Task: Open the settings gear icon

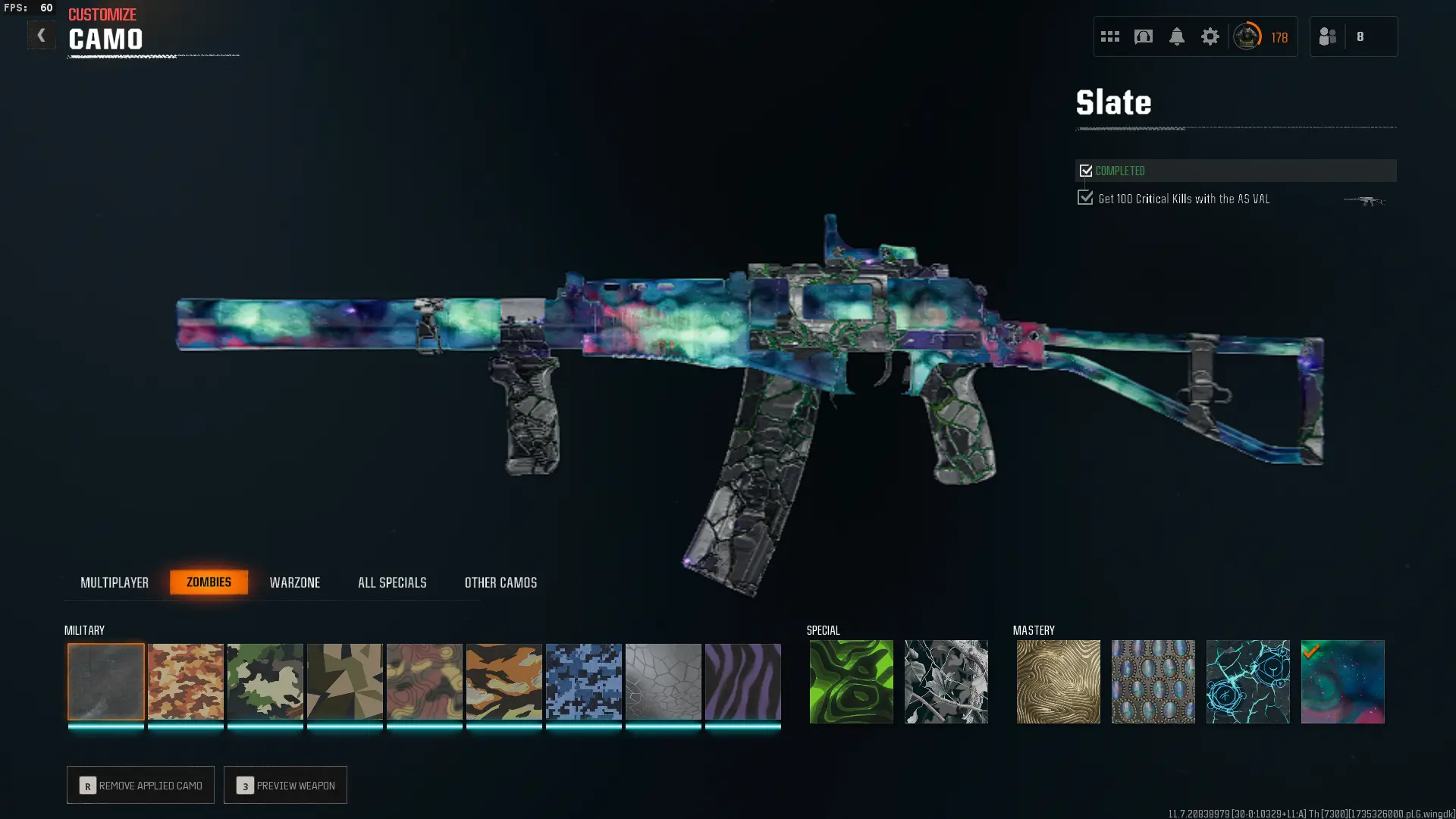Action: coord(1210,36)
